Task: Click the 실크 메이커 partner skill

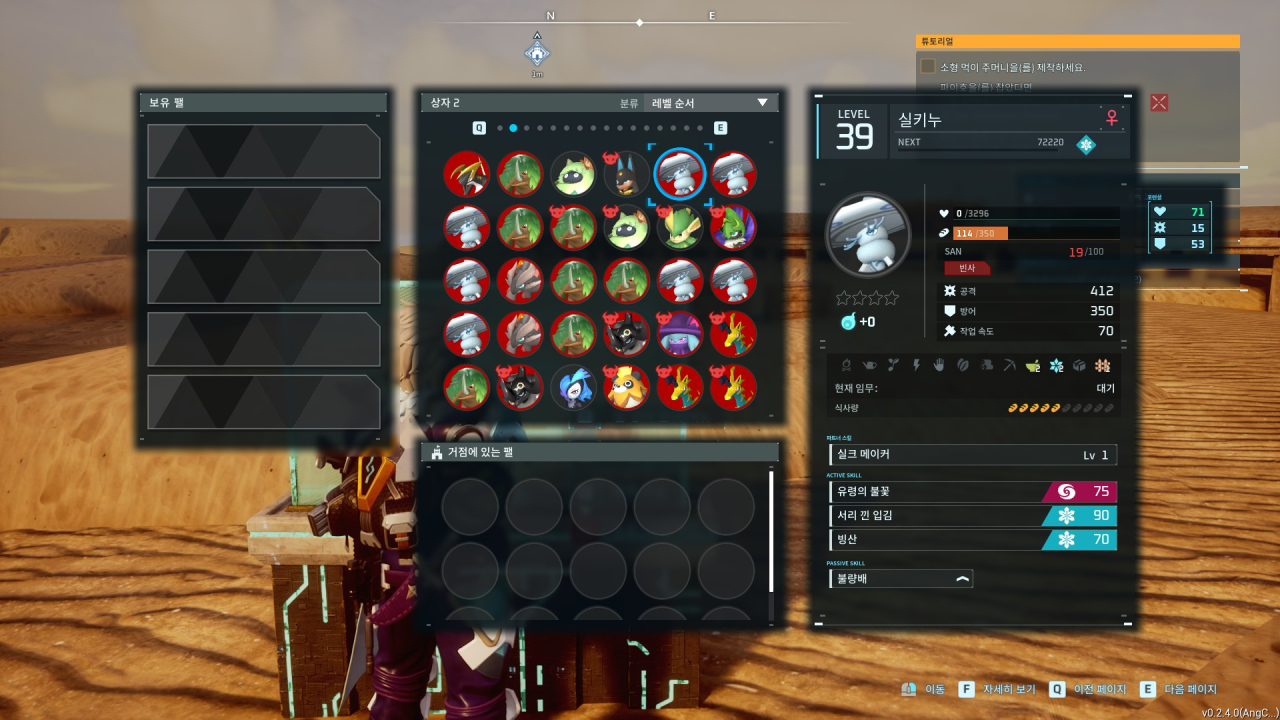Action: point(972,455)
